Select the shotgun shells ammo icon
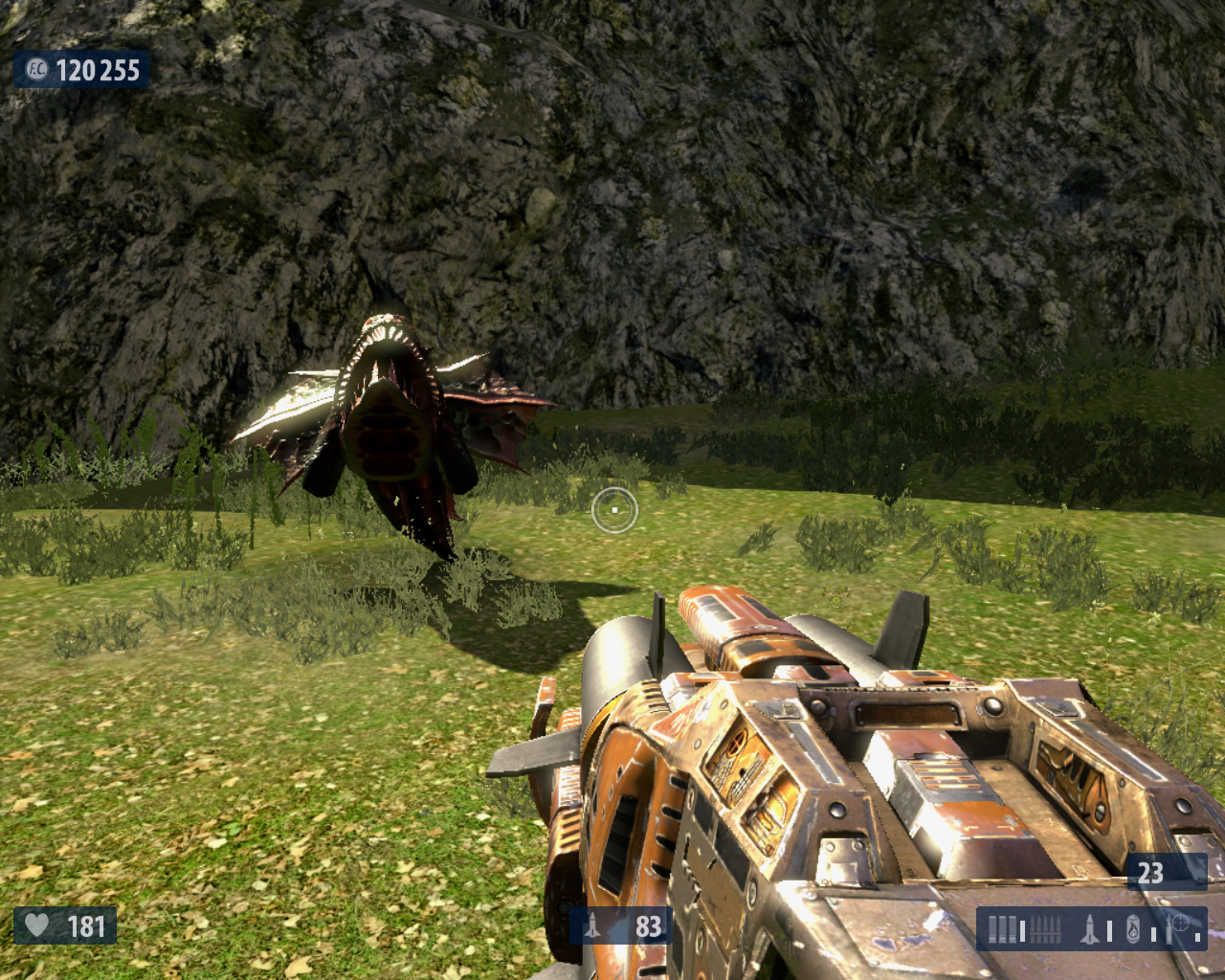1225x980 pixels. point(1002,928)
